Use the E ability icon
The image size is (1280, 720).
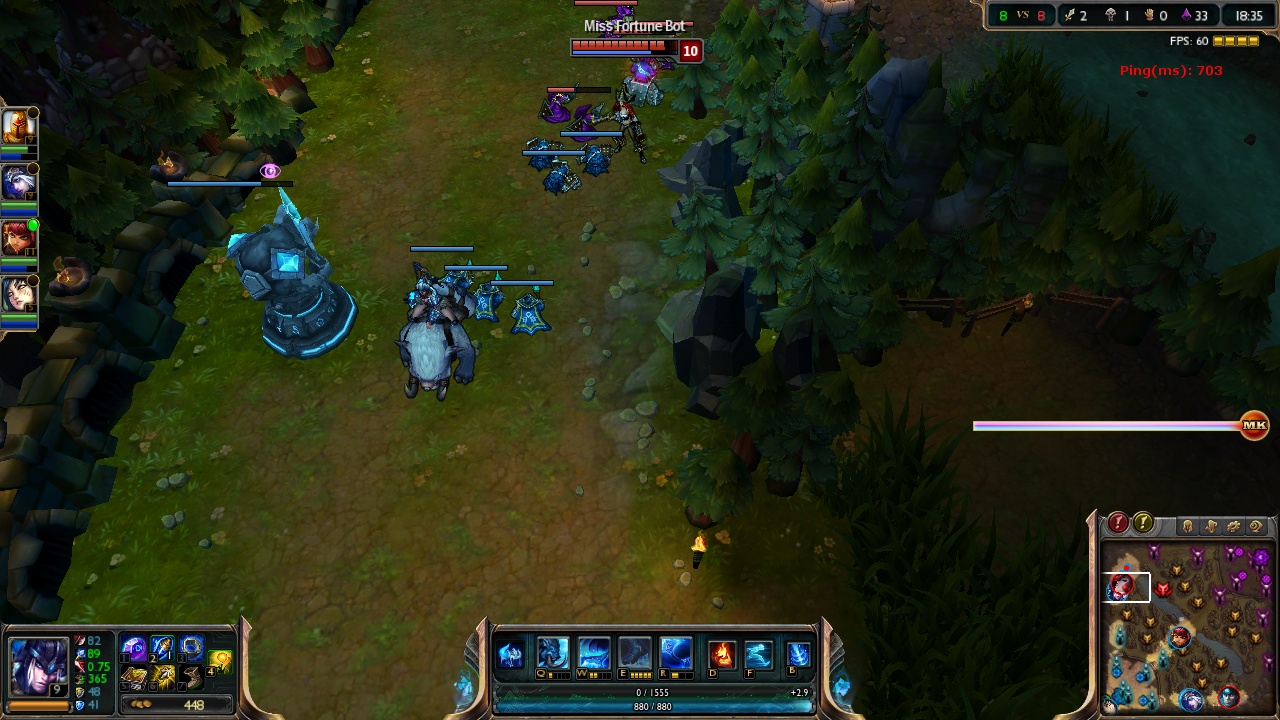(x=635, y=654)
